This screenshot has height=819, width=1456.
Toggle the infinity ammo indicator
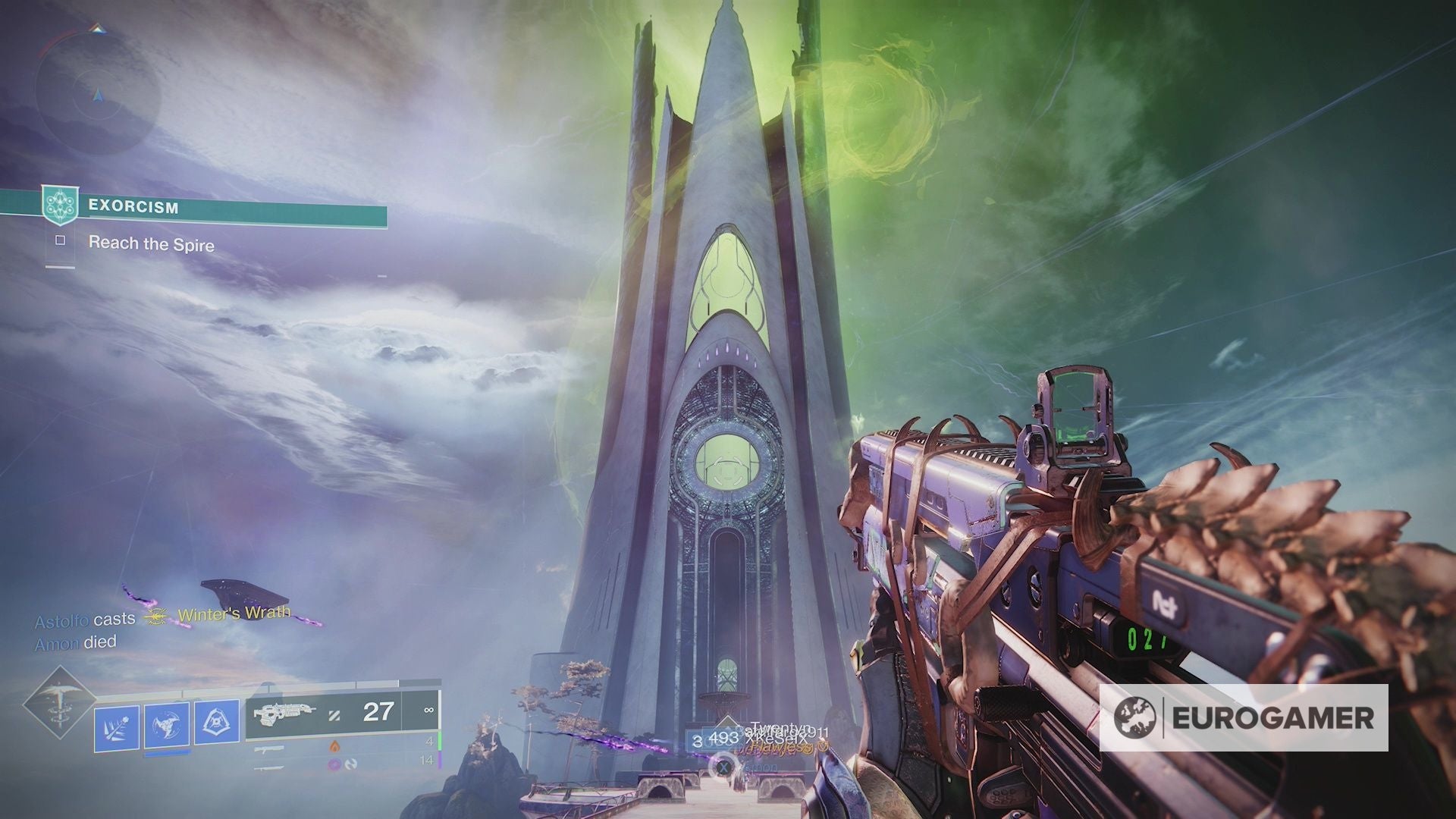428,710
